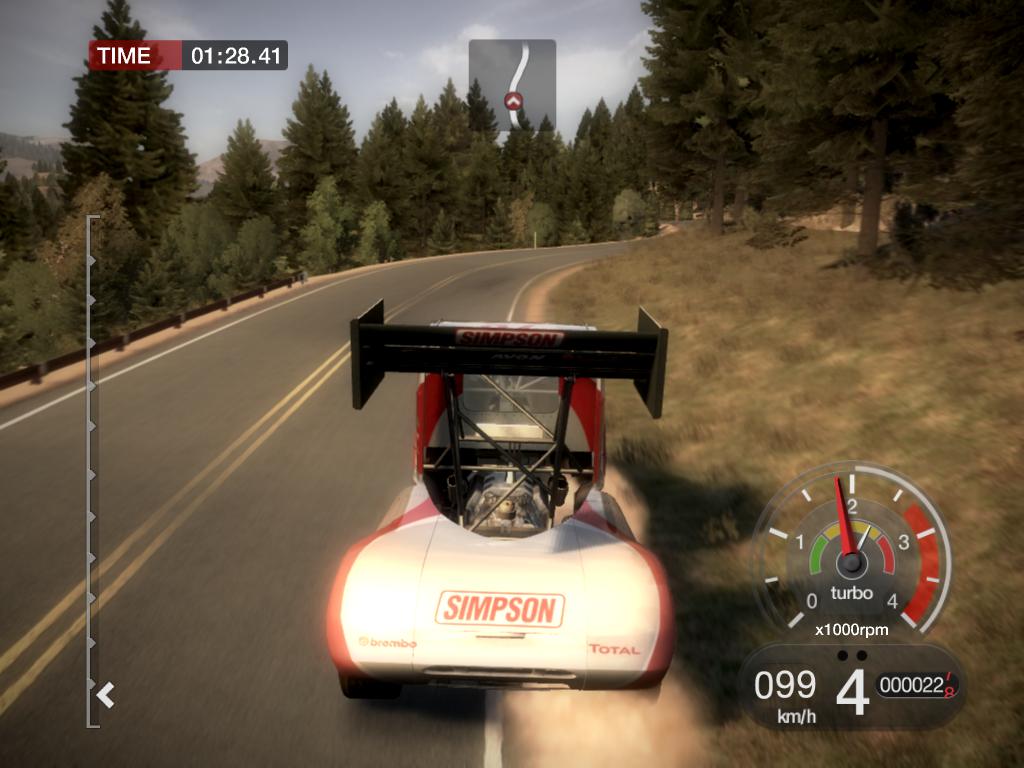Select the red position marker on the minimap

coord(513,100)
